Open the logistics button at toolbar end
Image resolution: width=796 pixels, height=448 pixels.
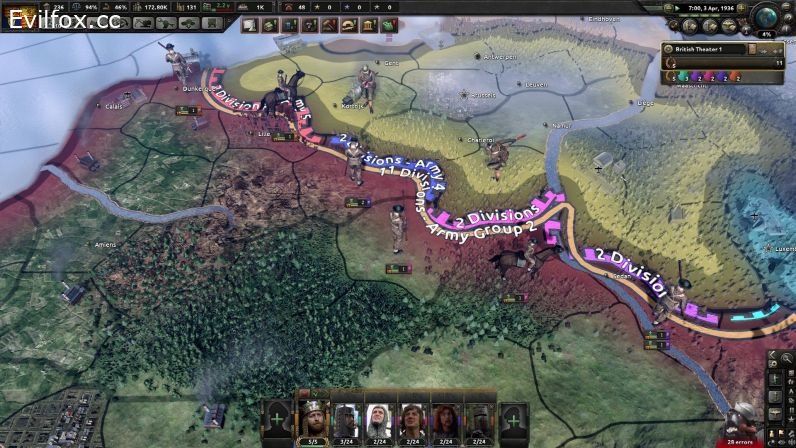click(386, 25)
